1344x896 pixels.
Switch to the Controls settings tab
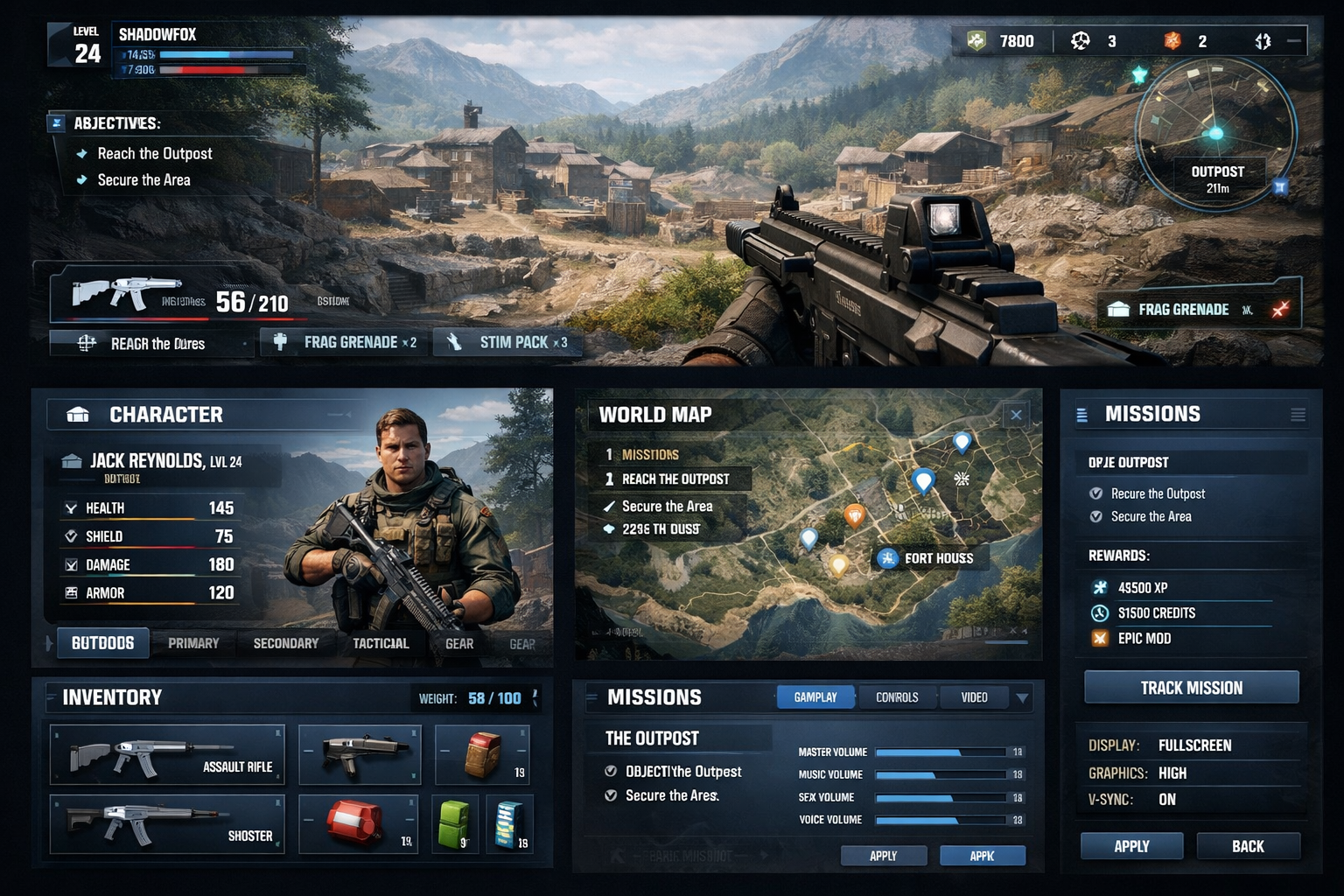pos(897,697)
